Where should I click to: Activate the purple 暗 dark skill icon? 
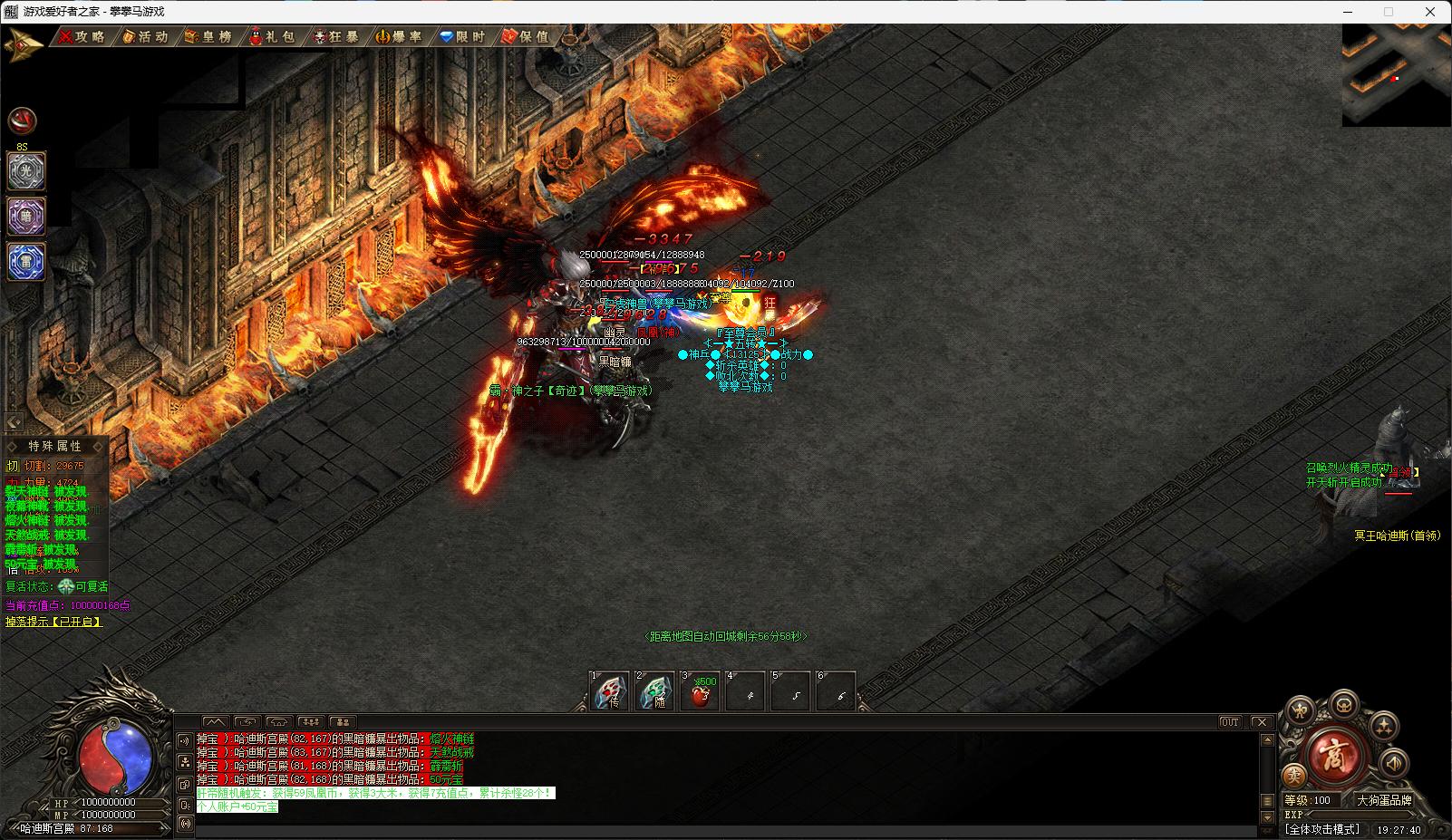click(x=26, y=217)
